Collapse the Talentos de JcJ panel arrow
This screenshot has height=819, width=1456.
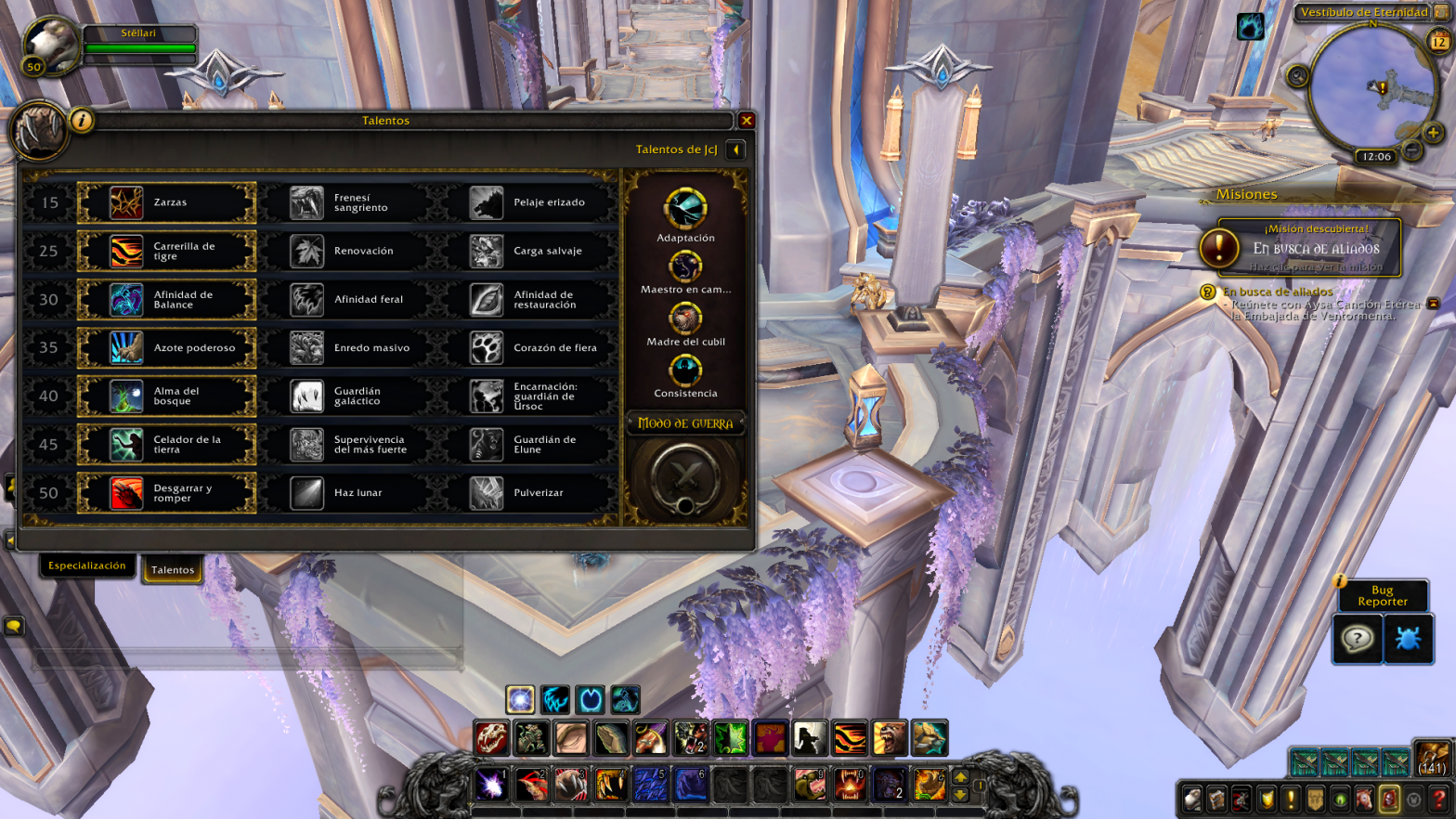point(735,149)
